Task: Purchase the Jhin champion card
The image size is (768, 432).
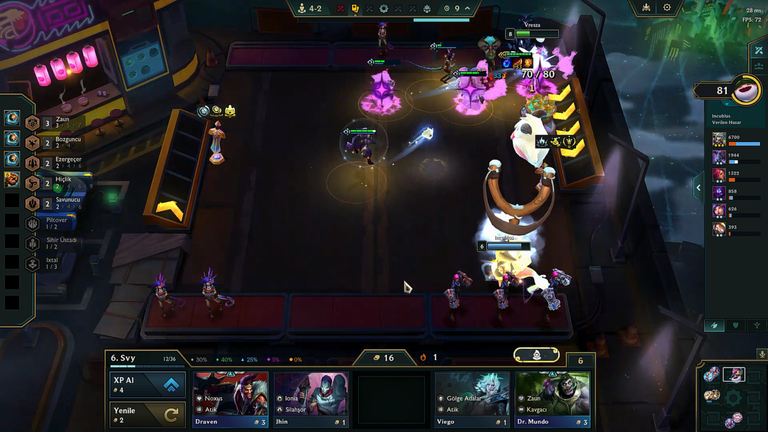Action: click(x=311, y=400)
